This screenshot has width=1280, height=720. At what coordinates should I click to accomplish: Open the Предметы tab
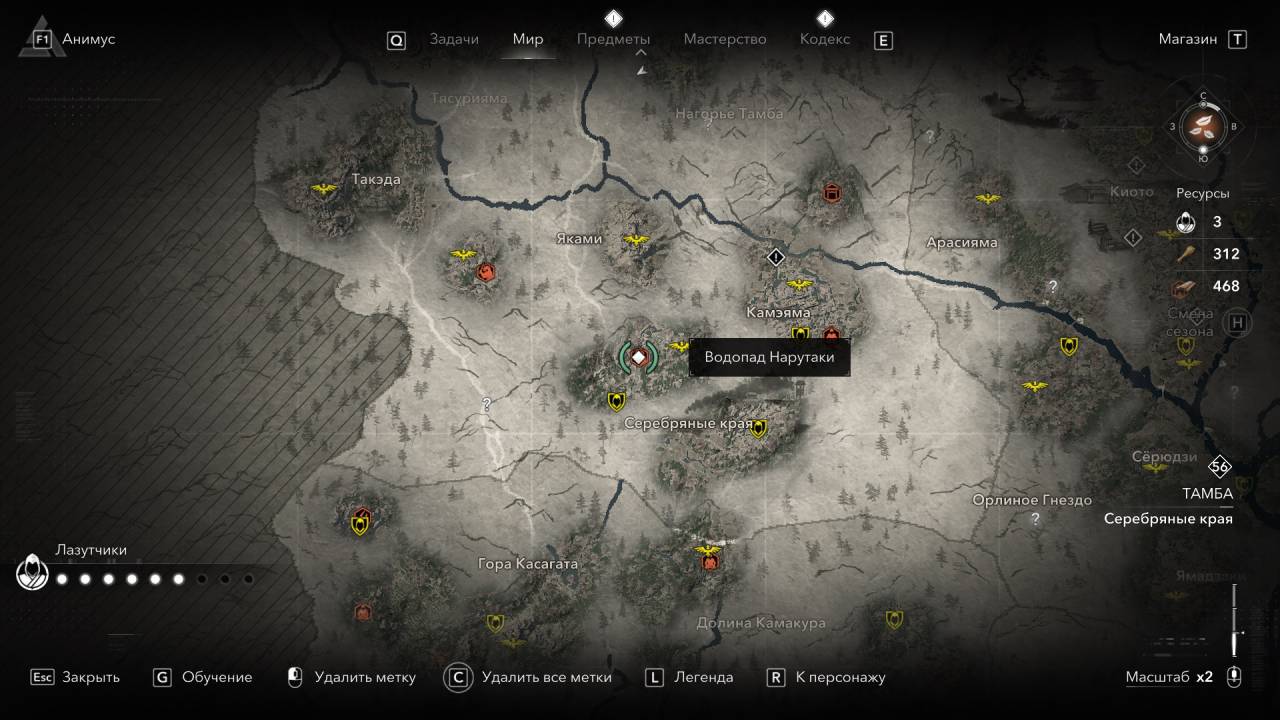click(613, 39)
